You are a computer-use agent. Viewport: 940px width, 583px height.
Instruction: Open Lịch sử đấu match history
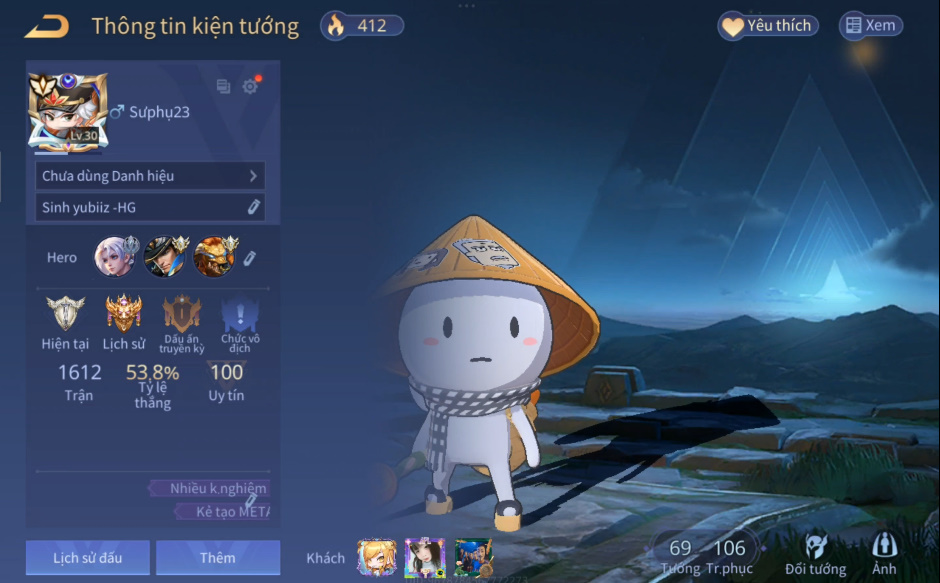coord(88,558)
